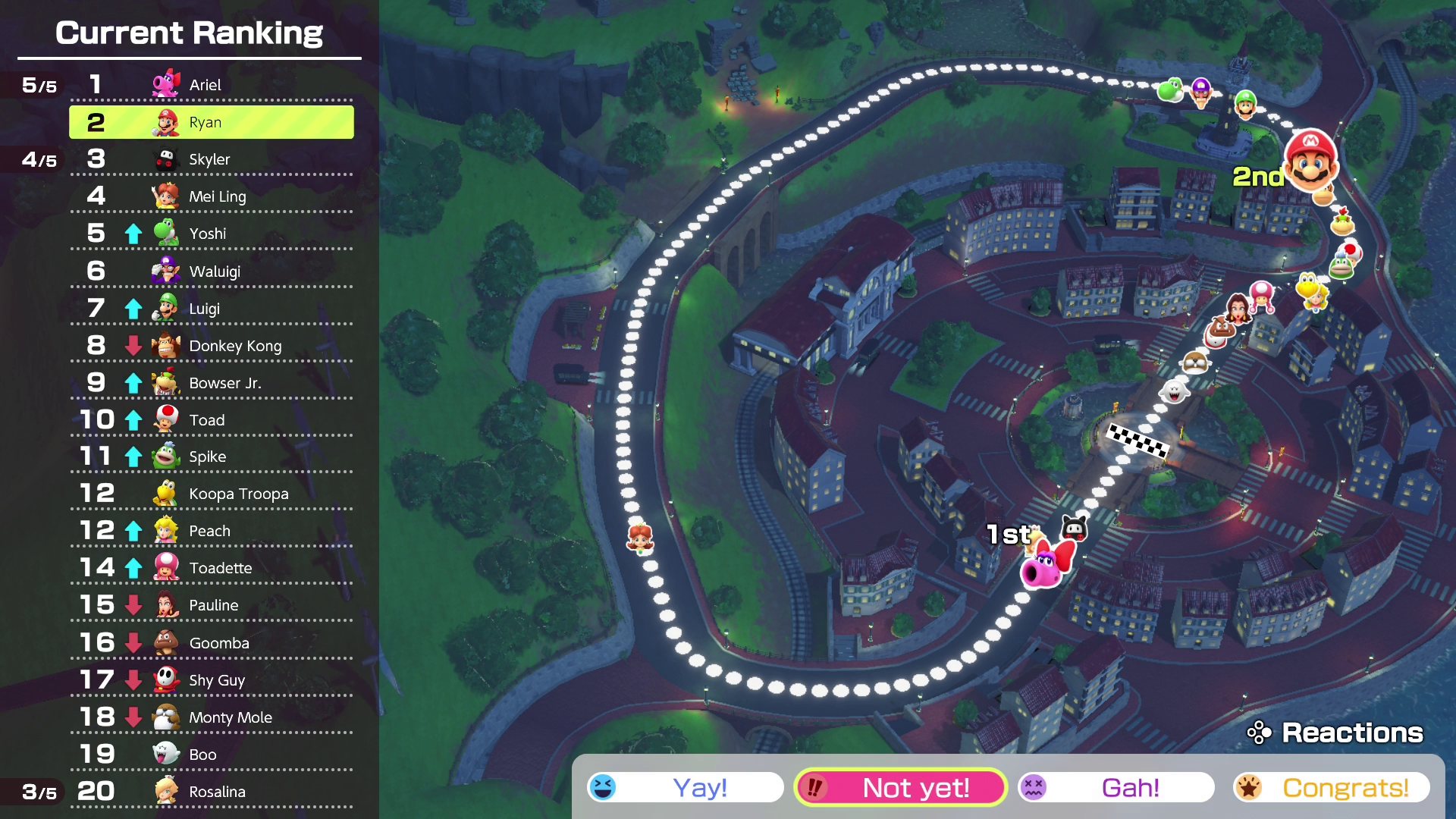Viewport: 1456px width, 819px height.
Task: Select Luigi's ranking row
Action: [x=212, y=309]
